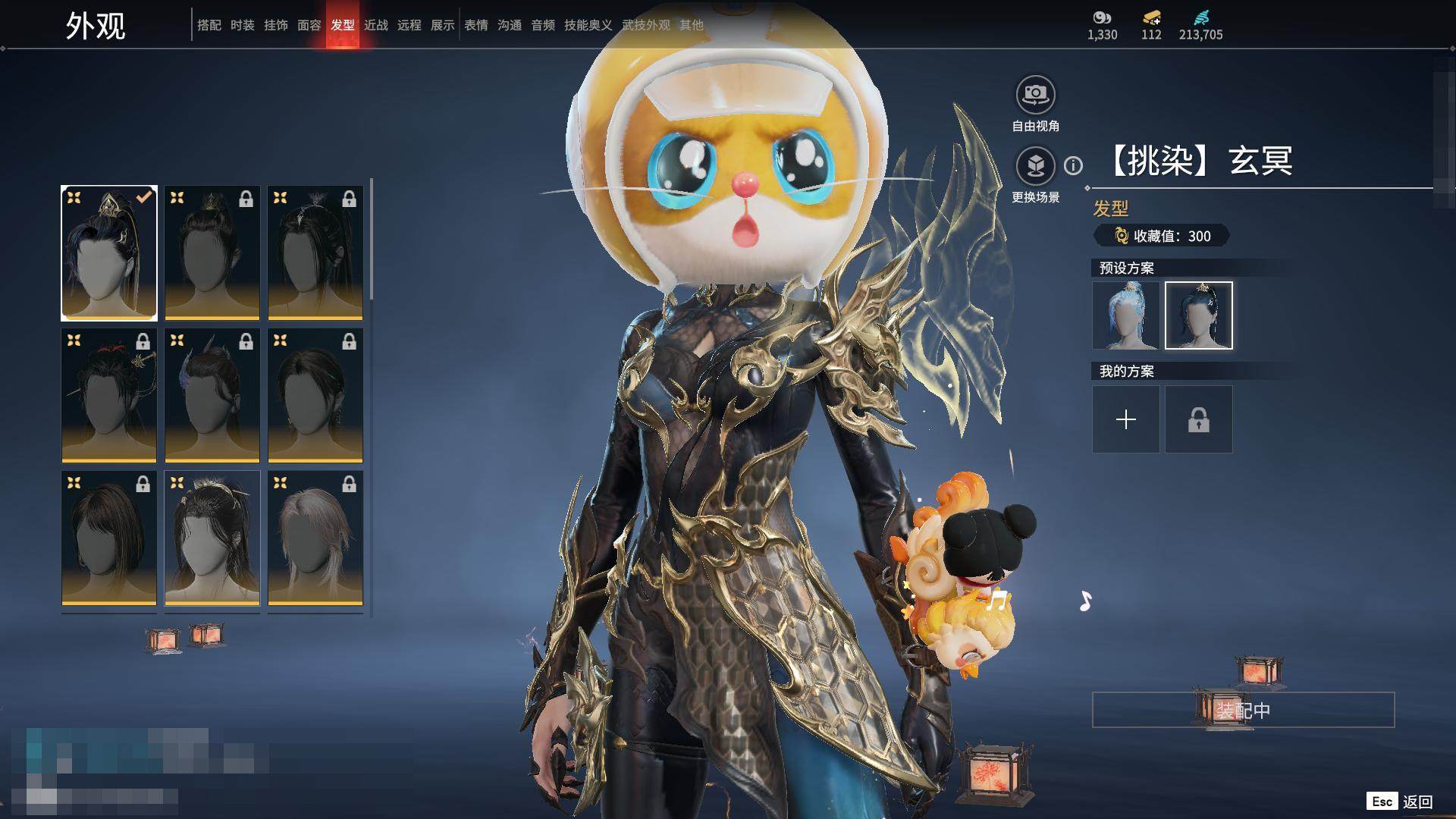Choose the dark blue hair preset

pyautogui.click(x=1198, y=315)
